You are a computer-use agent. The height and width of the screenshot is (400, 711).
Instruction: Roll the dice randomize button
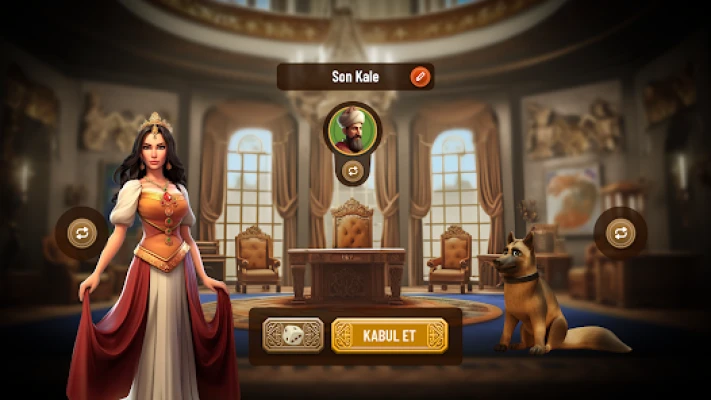[x=293, y=335]
